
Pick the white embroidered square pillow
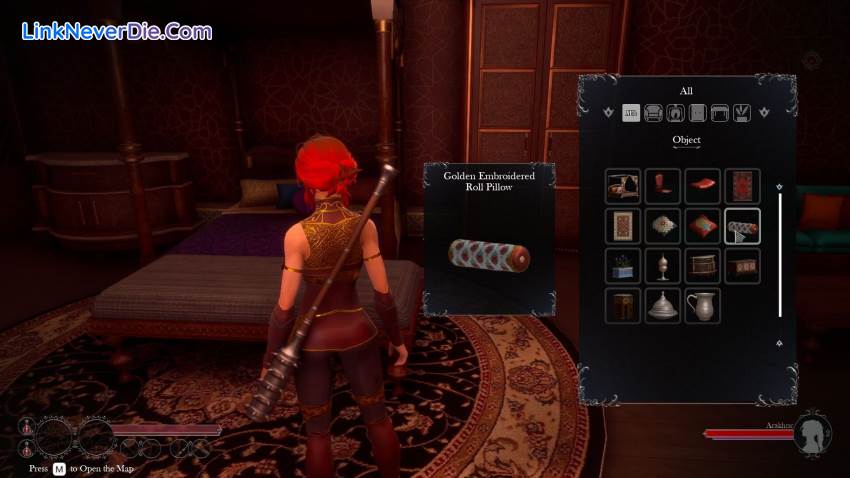point(662,226)
